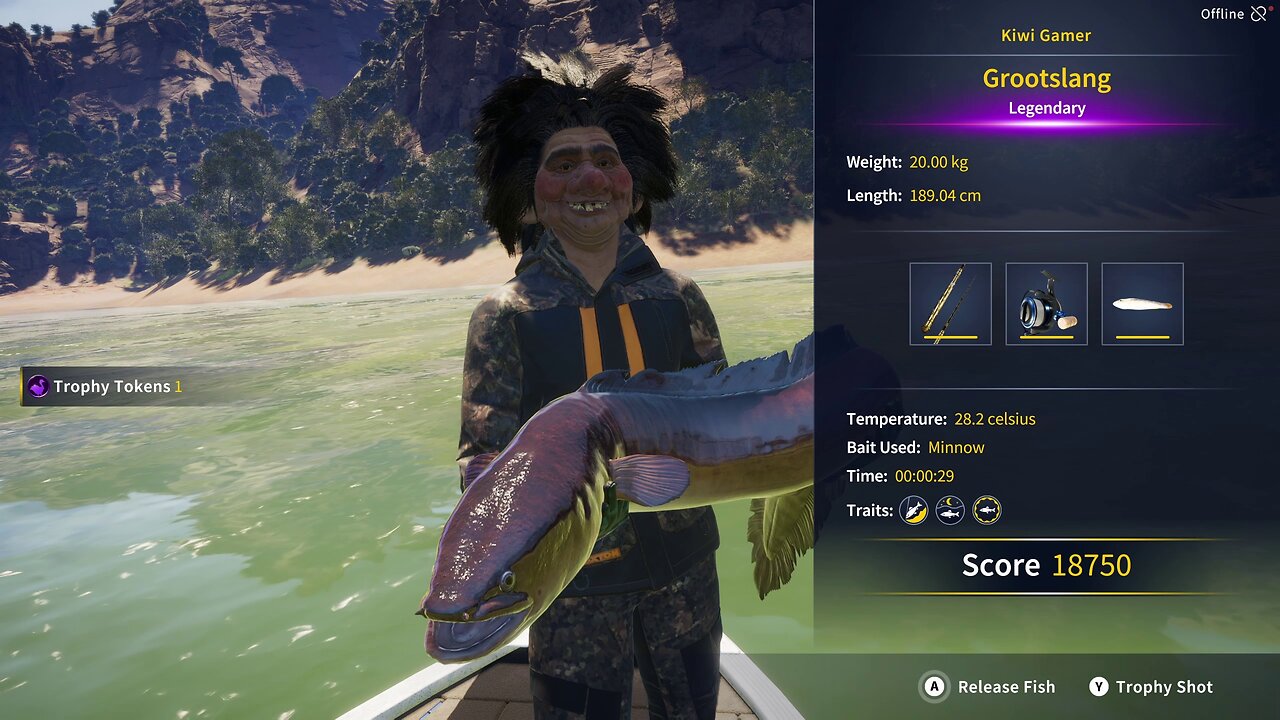Viewport: 1280px width, 720px height.
Task: Open the Trophy Tokens badge
Action: tap(105, 387)
